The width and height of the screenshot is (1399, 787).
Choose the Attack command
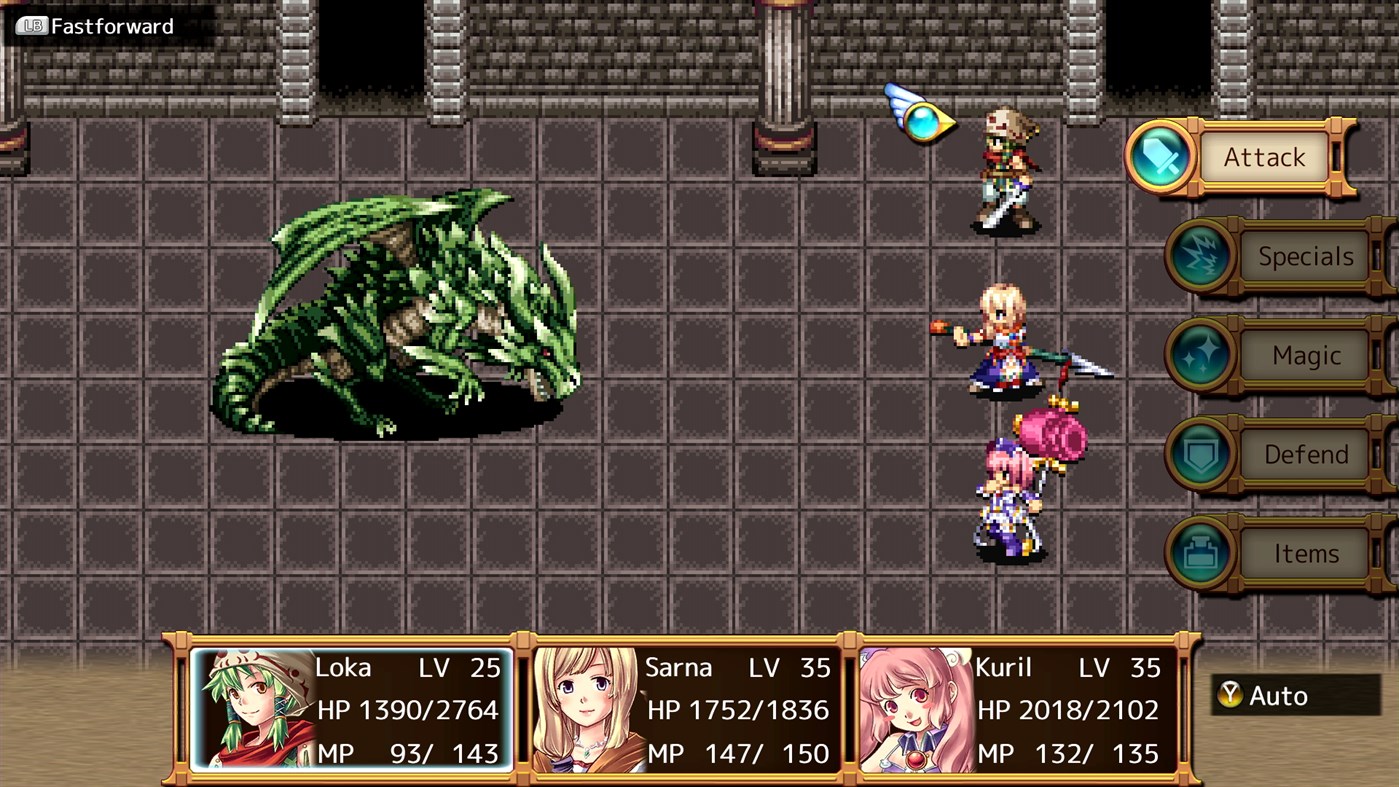[1264, 157]
